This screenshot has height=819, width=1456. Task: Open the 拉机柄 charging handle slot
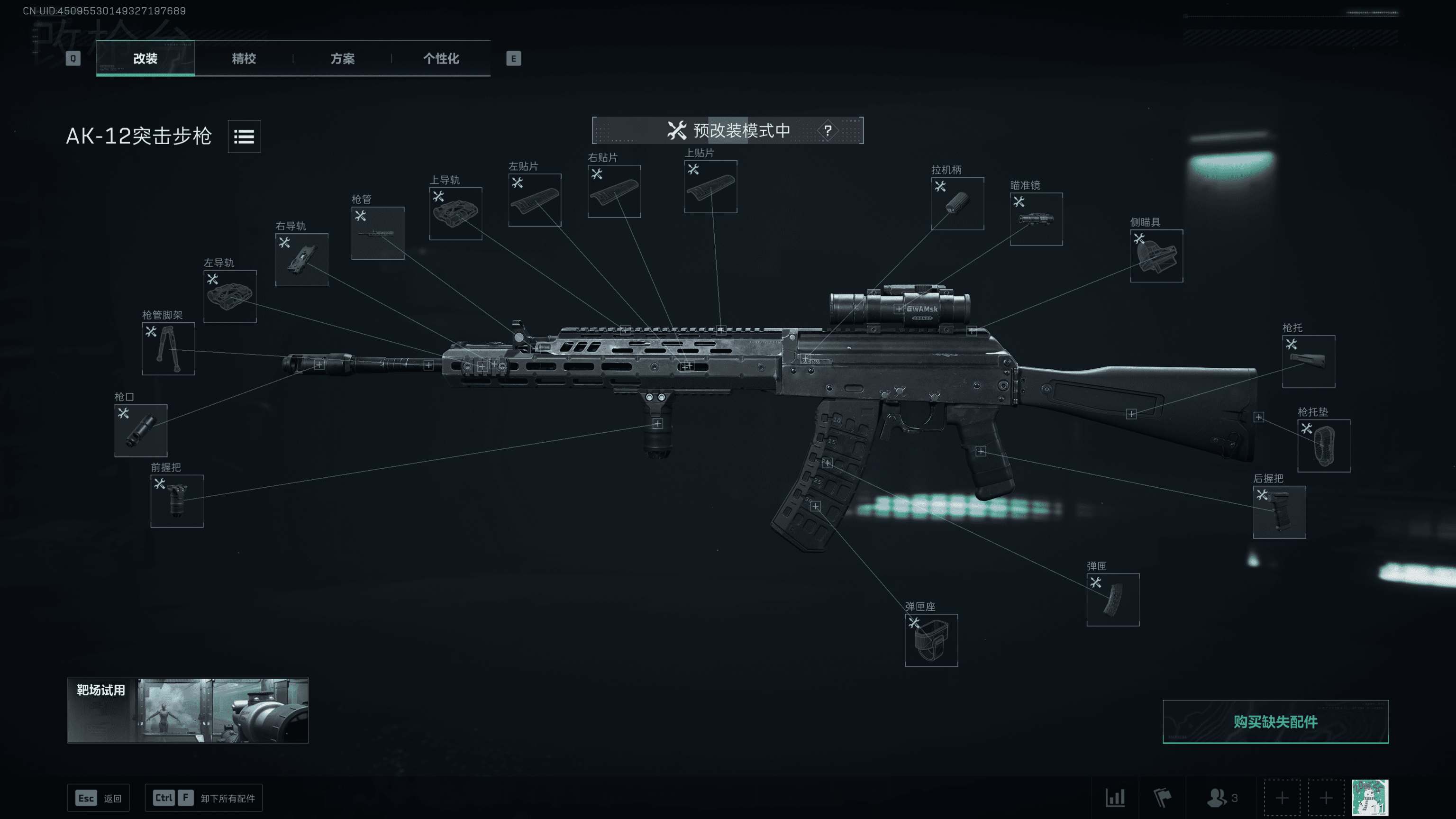957,203
